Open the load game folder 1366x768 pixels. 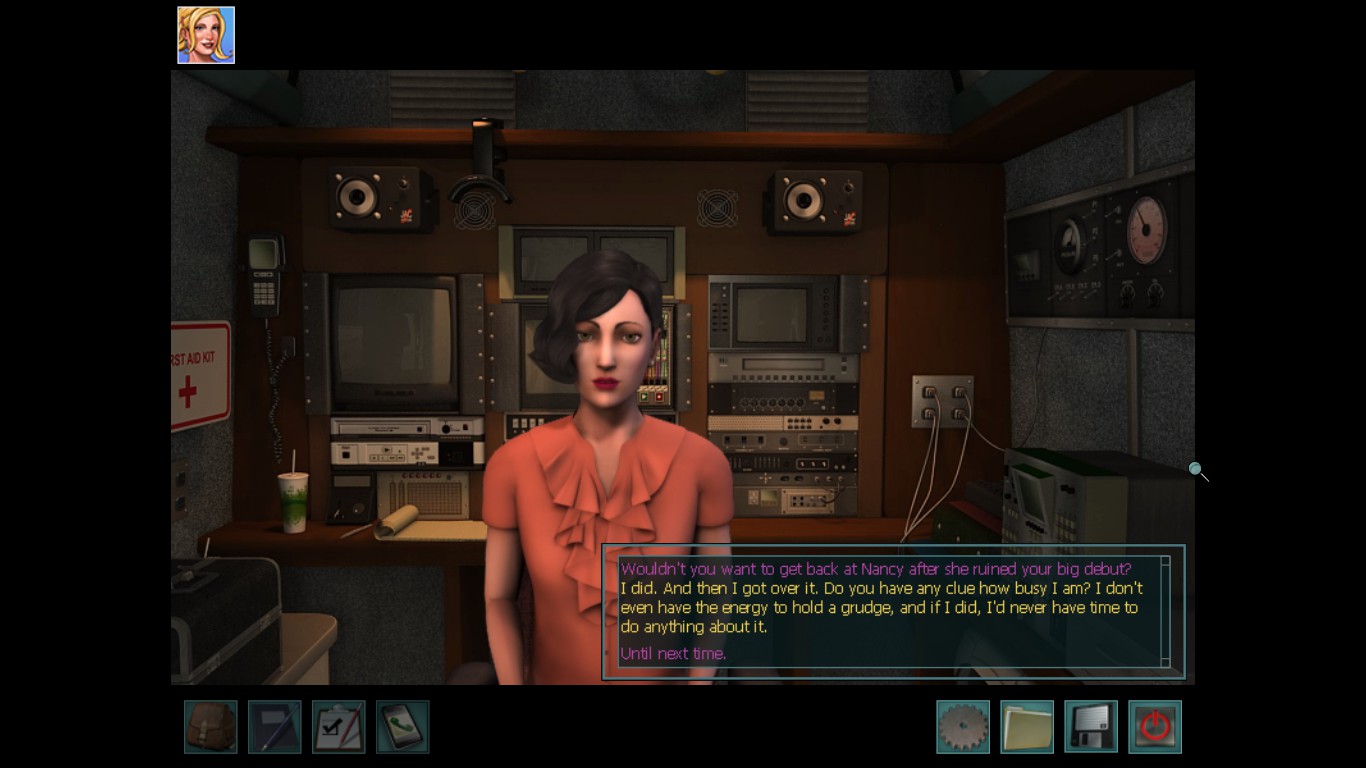1026,726
